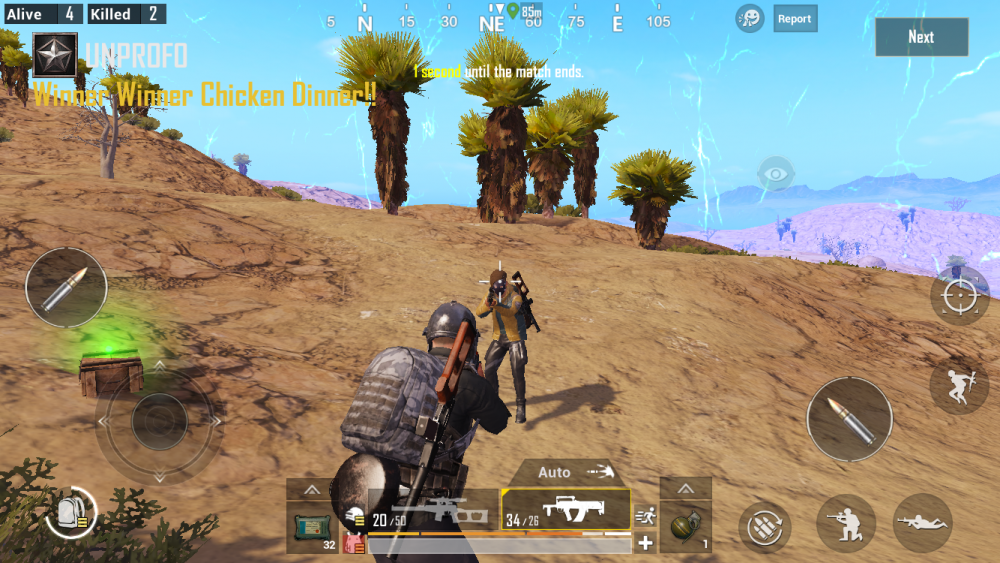The height and width of the screenshot is (563, 1000).
Task: Tap the plus button beside health bar
Action: point(646,543)
